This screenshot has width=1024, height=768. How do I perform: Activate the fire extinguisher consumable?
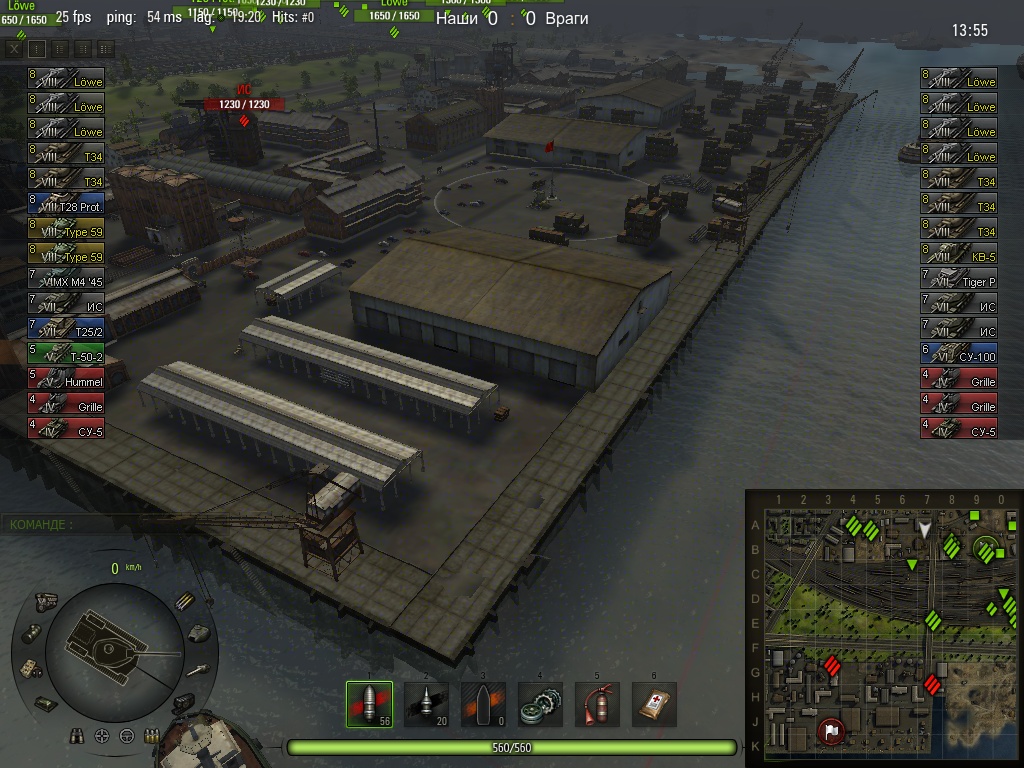597,704
